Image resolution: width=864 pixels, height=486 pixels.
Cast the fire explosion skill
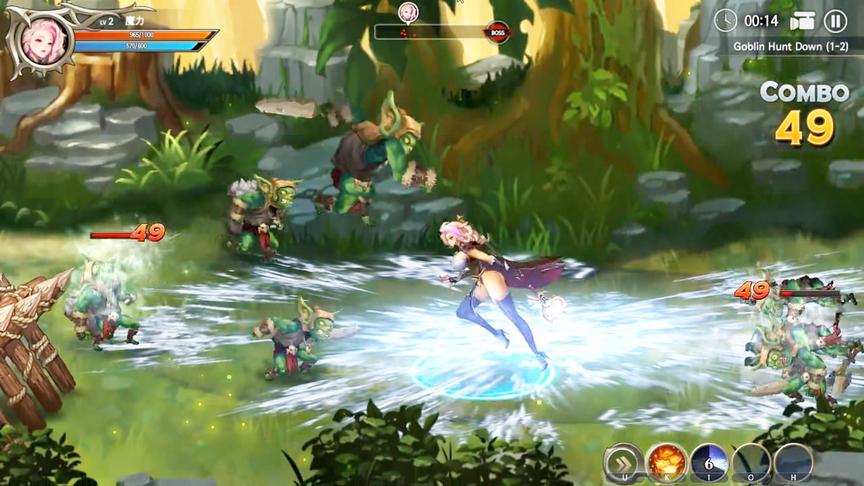[665, 463]
